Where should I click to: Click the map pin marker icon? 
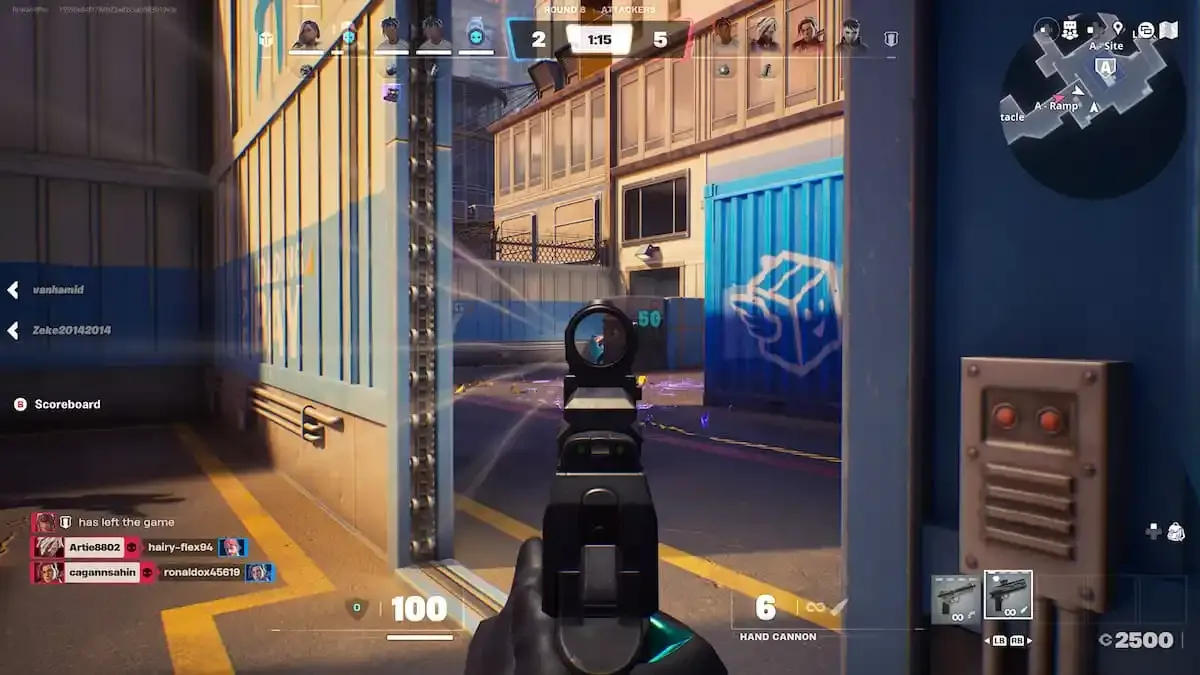pos(1117,29)
